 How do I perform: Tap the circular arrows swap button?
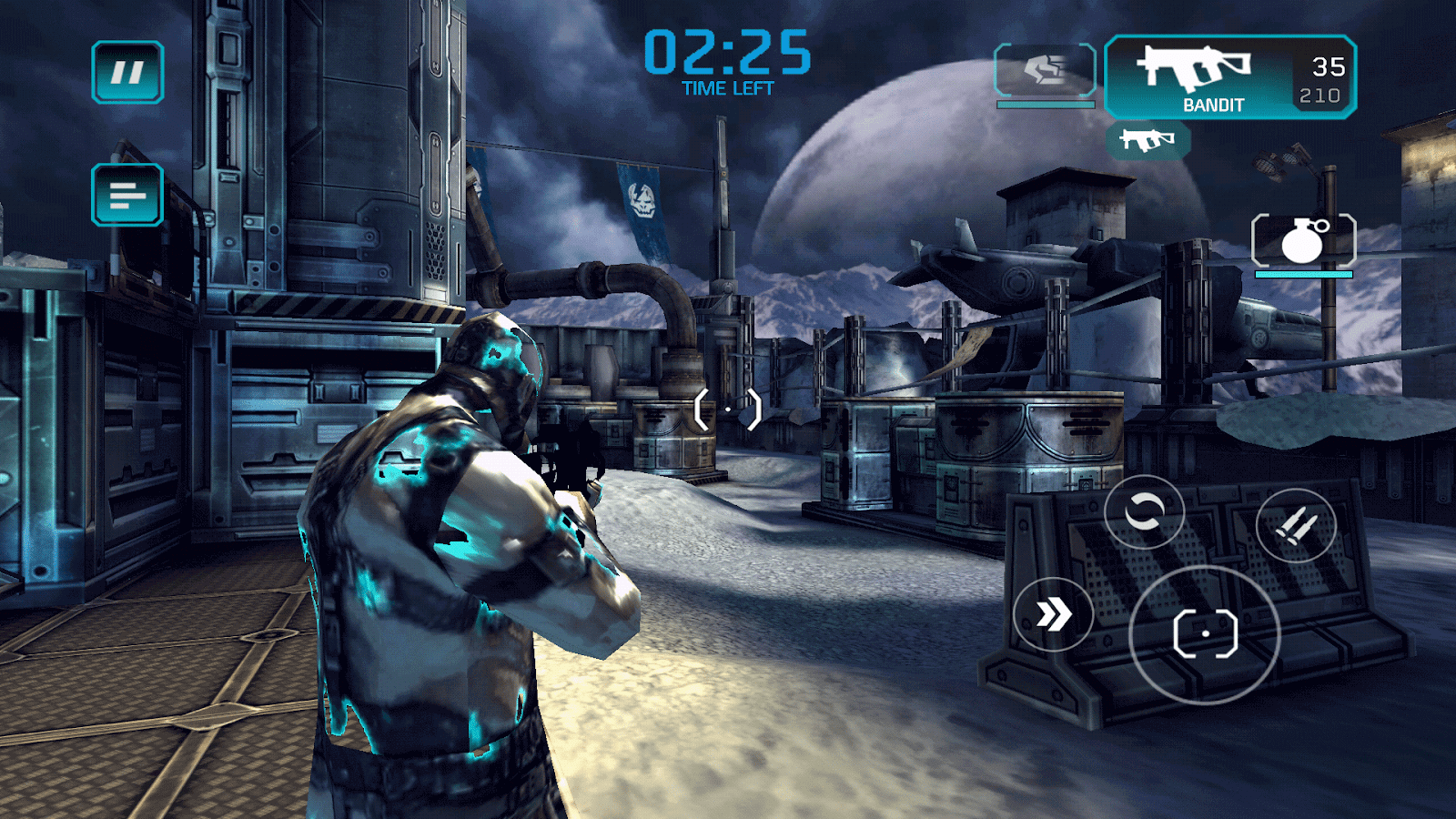1144,512
